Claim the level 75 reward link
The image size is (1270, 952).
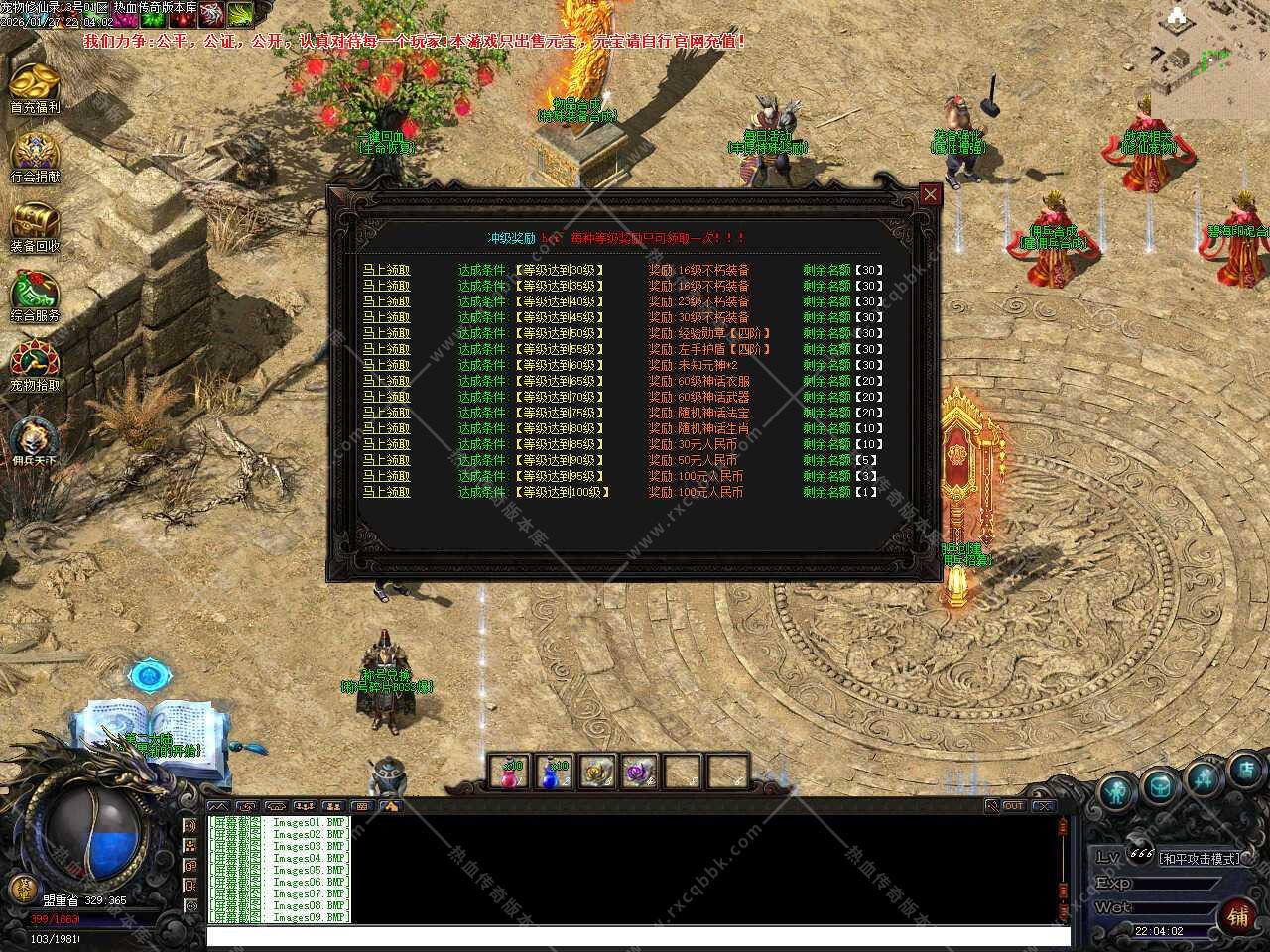(x=386, y=413)
